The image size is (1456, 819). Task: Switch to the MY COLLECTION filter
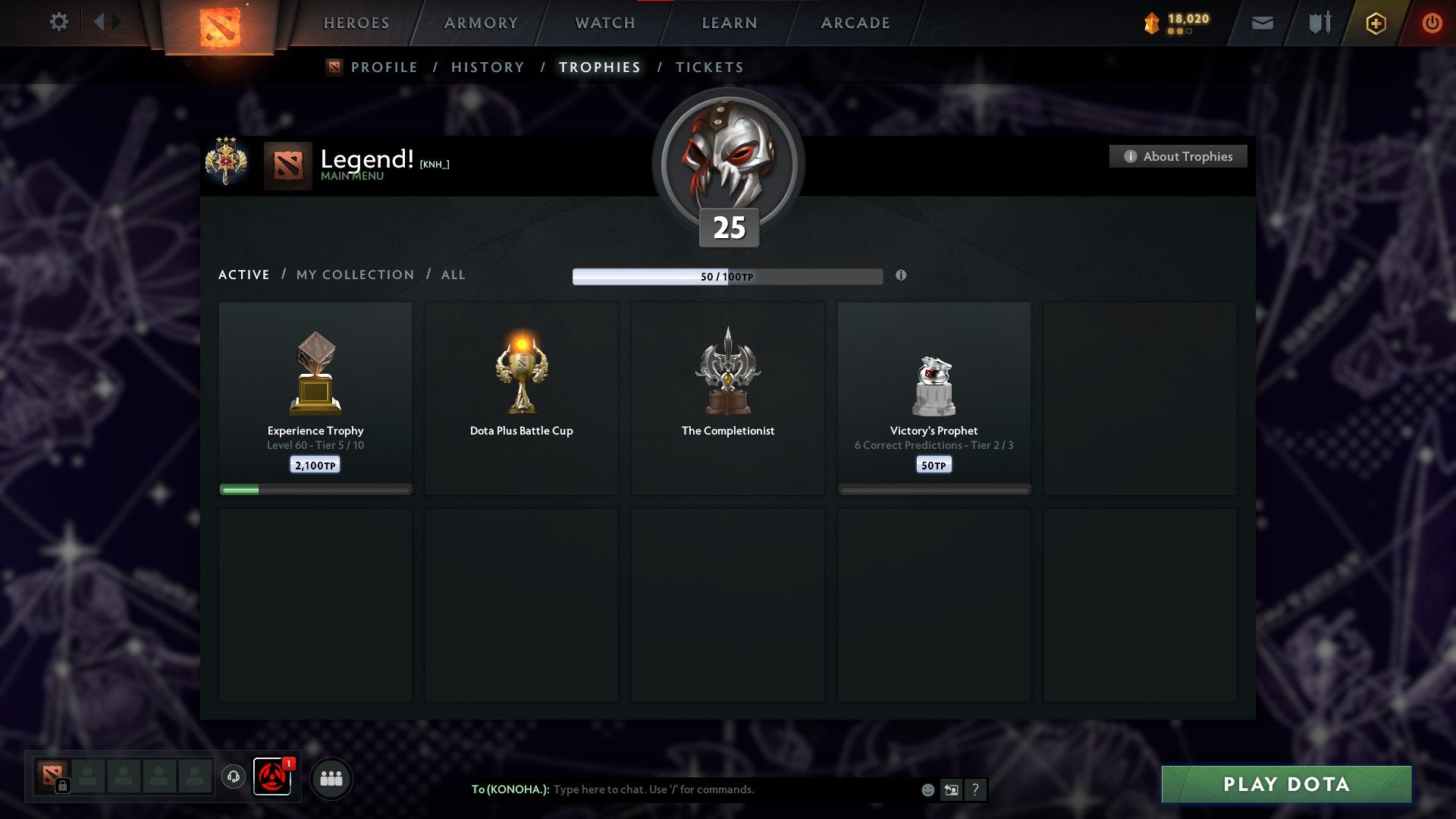[x=354, y=275]
